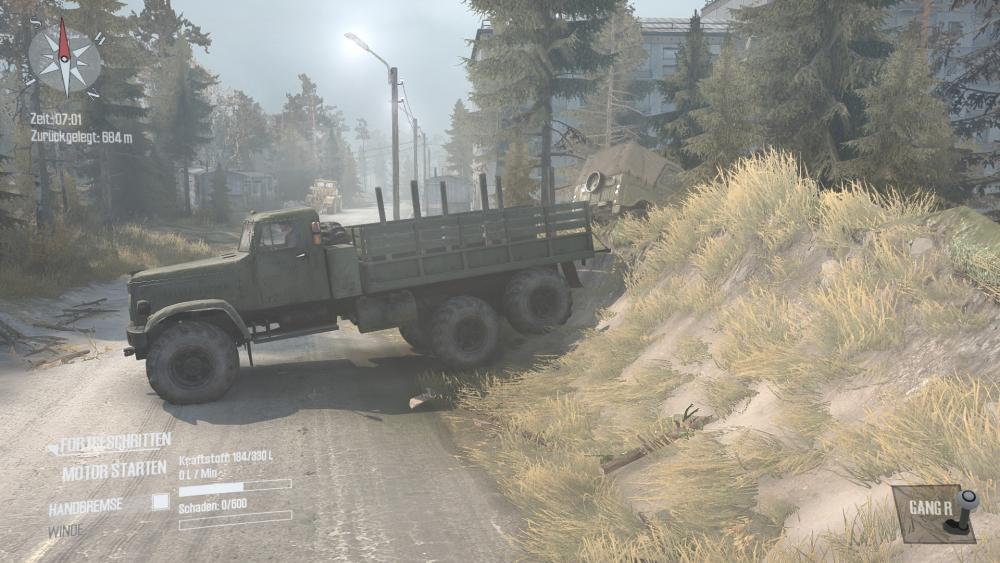The height and width of the screenshot is (563, 1000).
Task: Activate the Winde winch option
Action: pos(66,531)
